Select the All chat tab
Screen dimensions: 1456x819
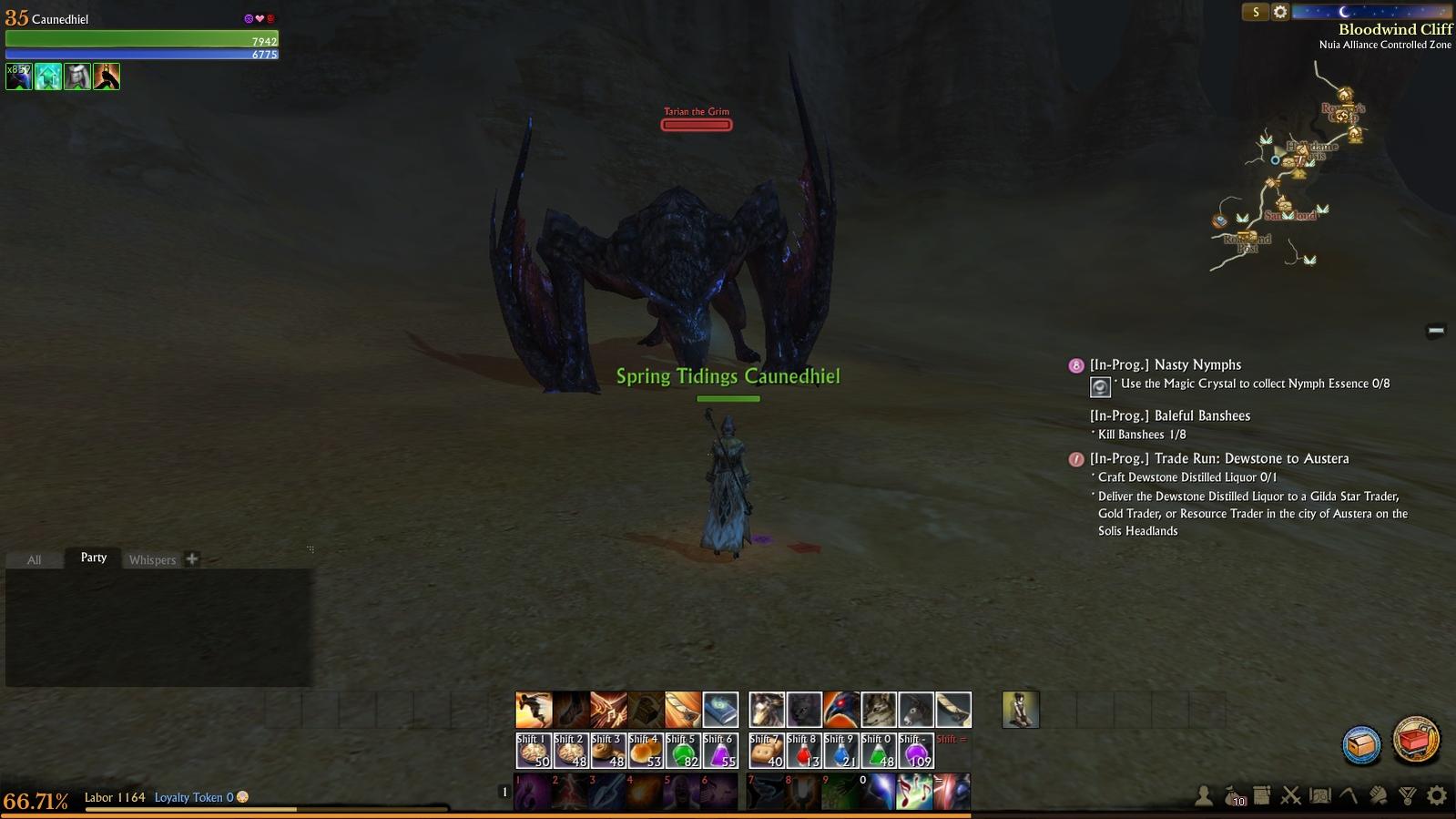[34, 559]
